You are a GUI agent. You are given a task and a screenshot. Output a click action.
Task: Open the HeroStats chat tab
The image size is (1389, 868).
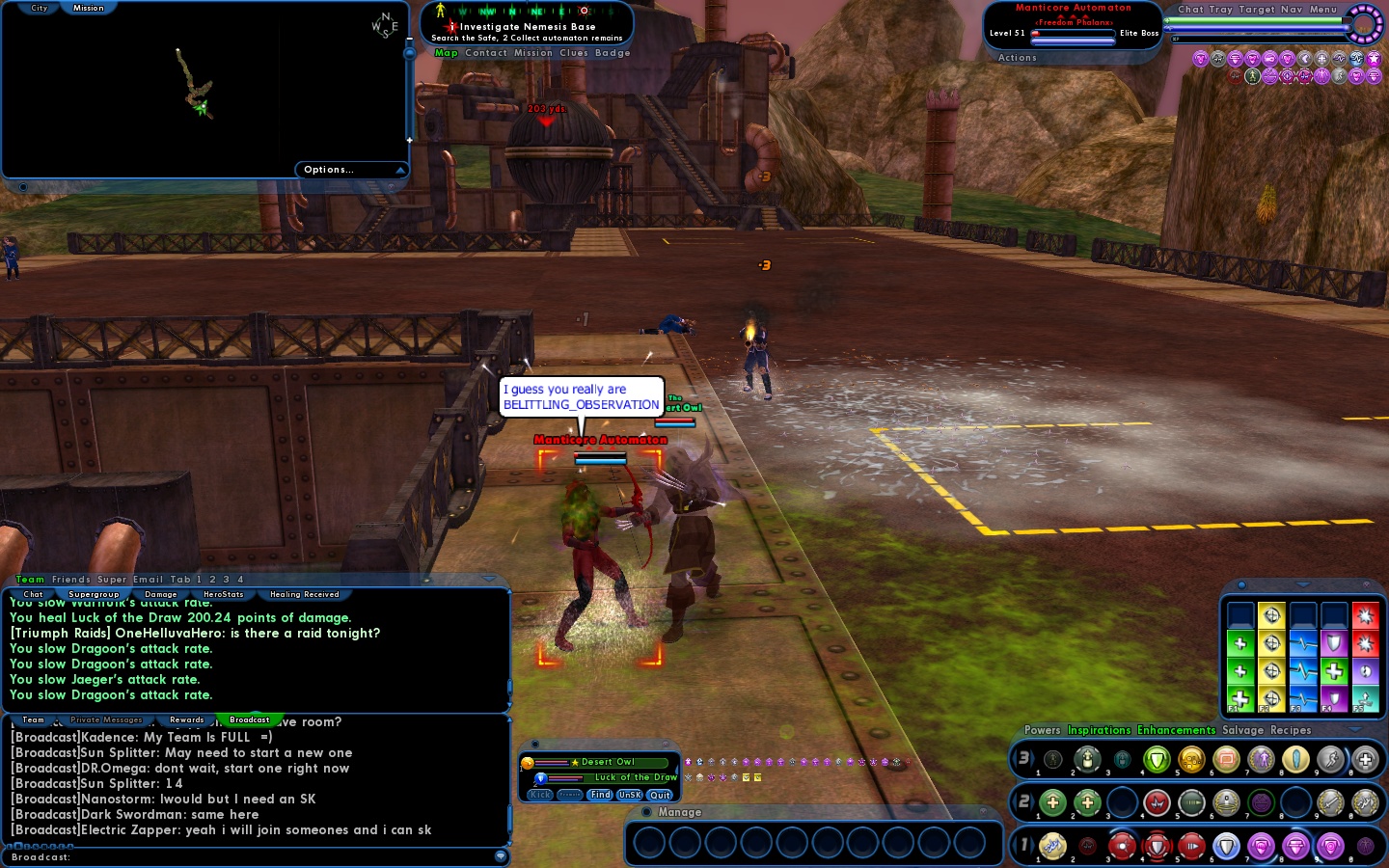pos(223,594)
